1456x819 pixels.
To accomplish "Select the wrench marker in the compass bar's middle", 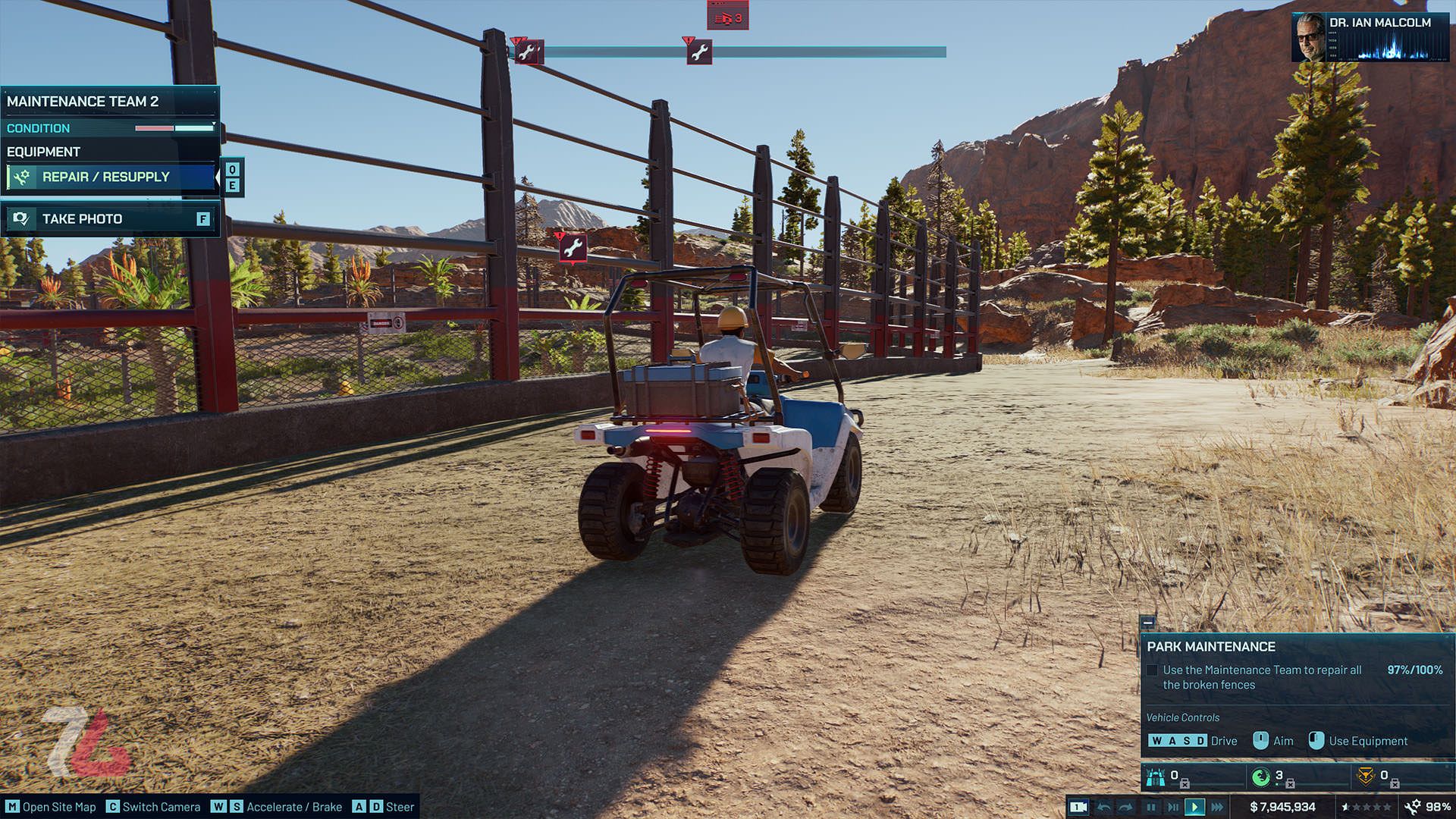I will coord(699,52).
